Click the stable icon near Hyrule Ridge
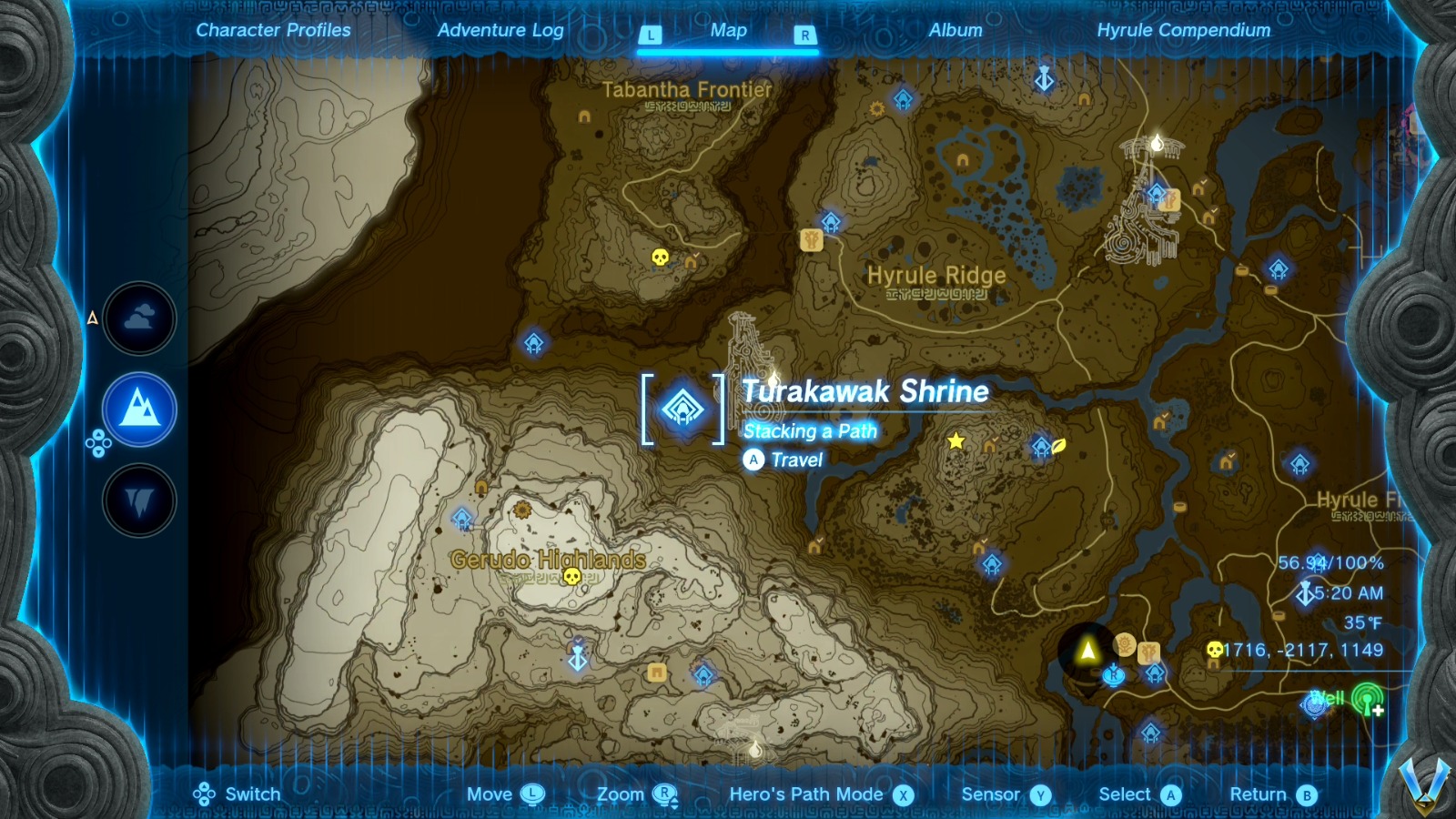The image size is (1456, 819). pyautogui.click(x=814, y=240)
